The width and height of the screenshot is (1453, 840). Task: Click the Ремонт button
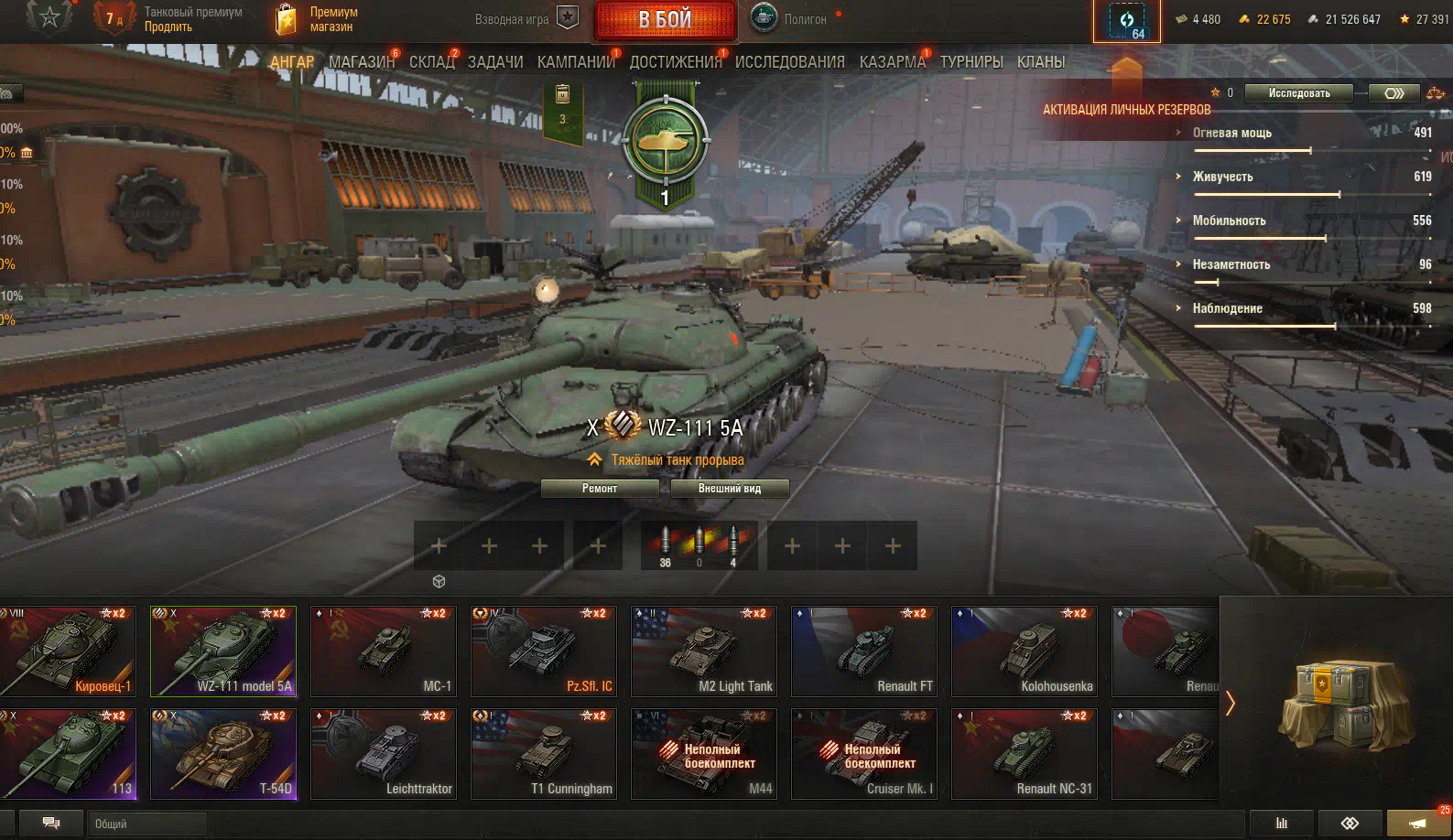(600, 489)
